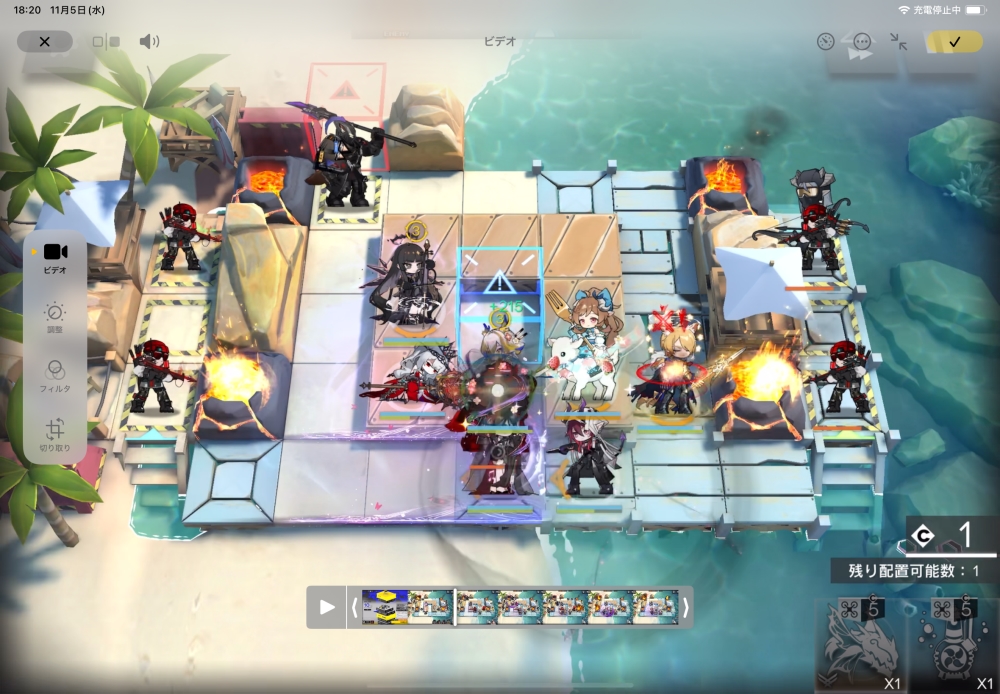Close the video editor with the X button
Screen dimensions: 1000x694
45,42
